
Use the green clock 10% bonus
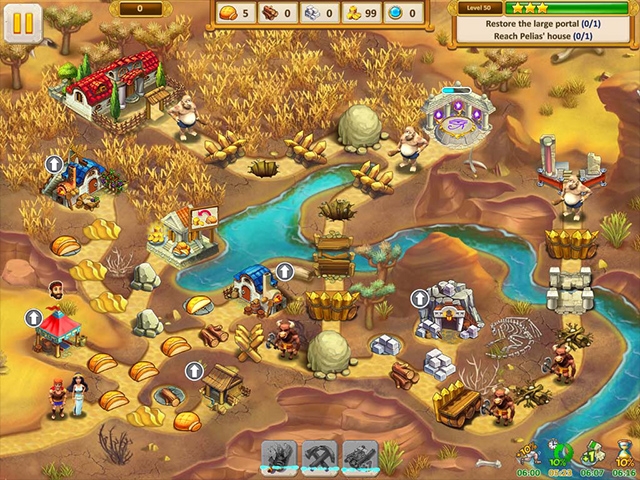pyautogui.click(x=562, y=453)
